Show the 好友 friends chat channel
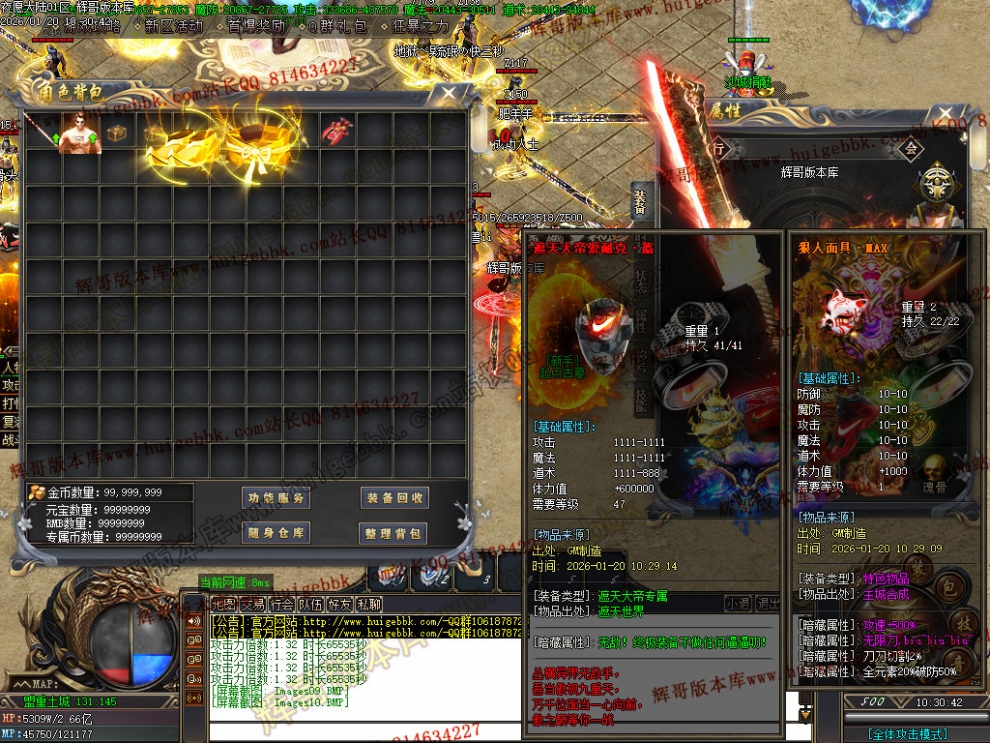 pos(340,604)
